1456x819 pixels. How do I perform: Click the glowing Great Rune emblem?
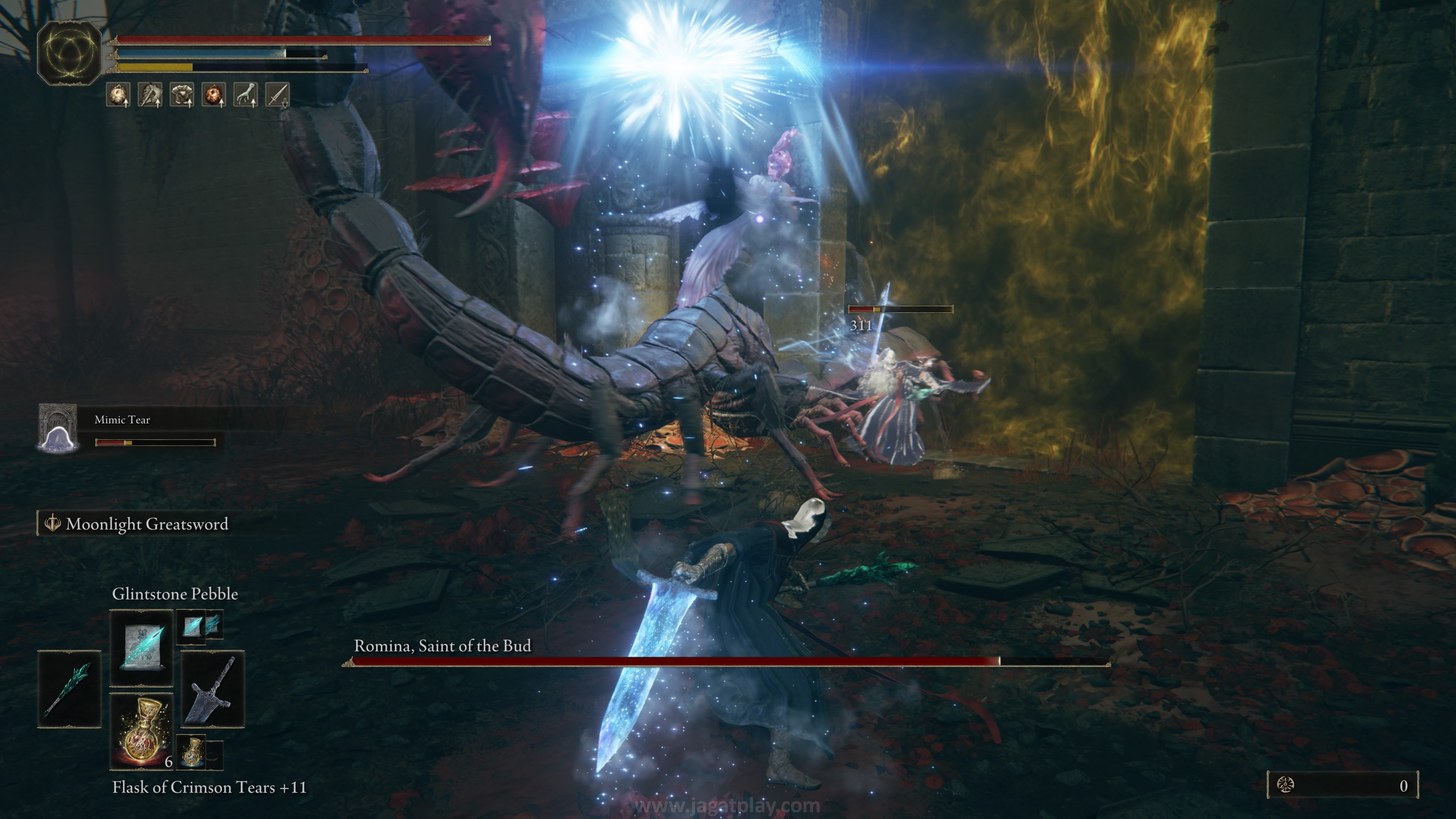tap(69, 53)
